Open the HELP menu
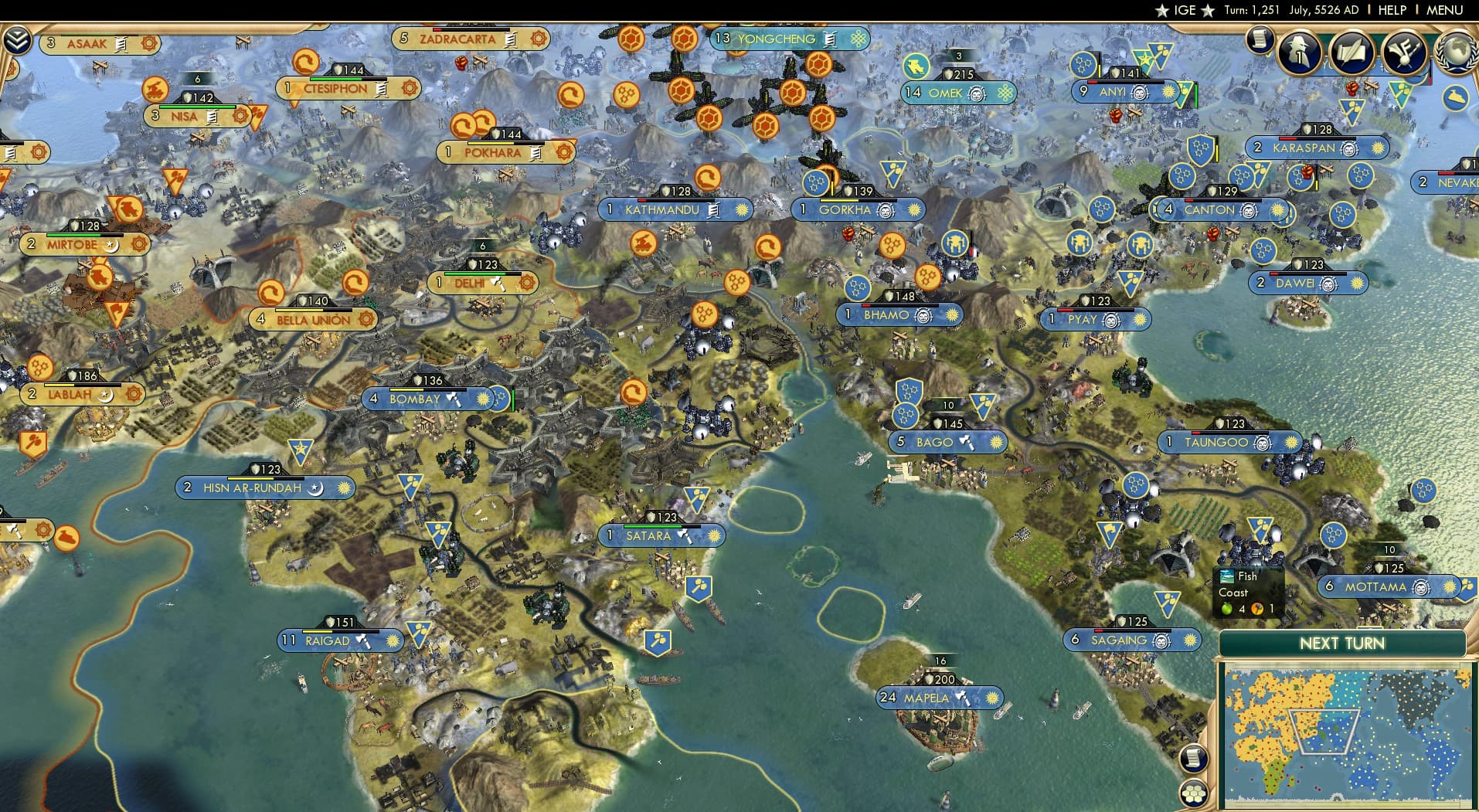Viewport: 1479px width, 812px height. [x=1391, y=10]
